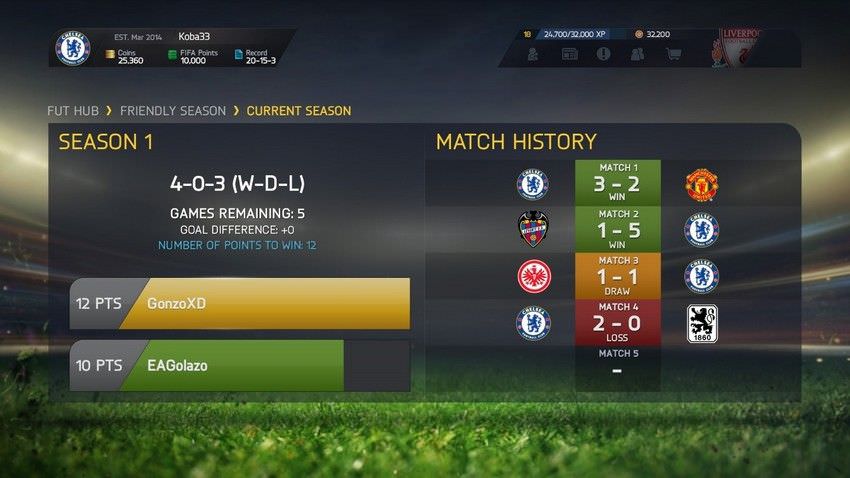View Match 1 win result 3-2
Screen dimensions: 850x478
click(x=617, y=184)
